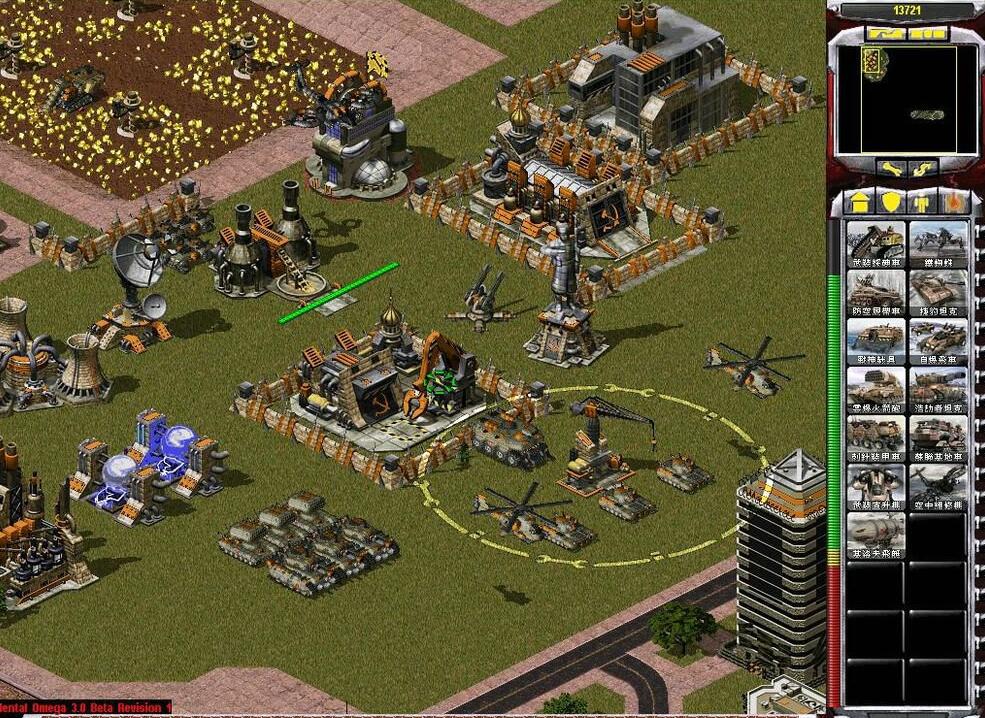The height and width of the screenshot is (718, 985).
Task: Open the shield-icon defenses tab
Action: click(889, 201)
